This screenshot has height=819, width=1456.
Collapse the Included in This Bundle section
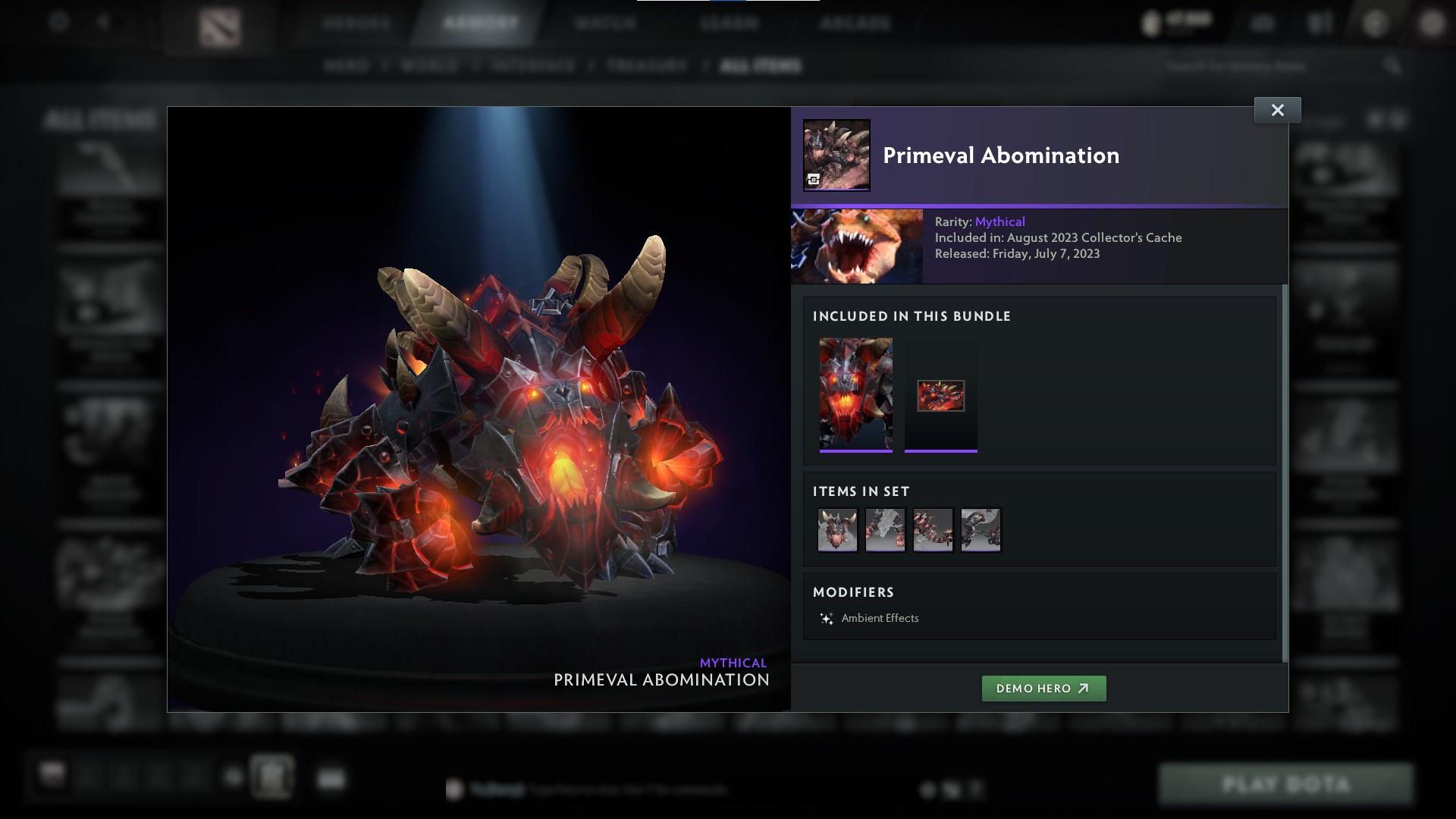pos(912,316)
